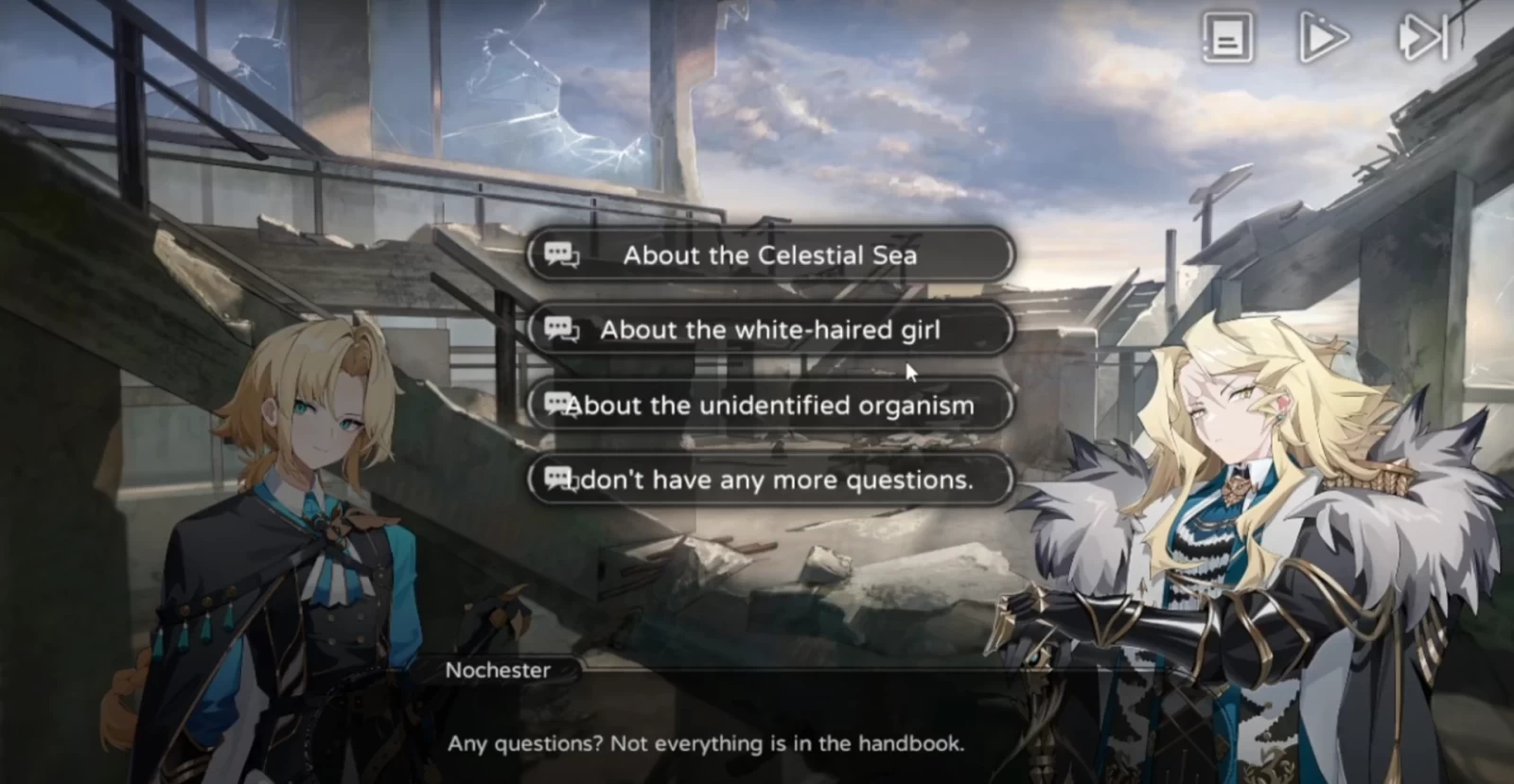Choose 'About the white-haired girl' option
This screenshot has height=784, width=1514.
coord(769,330)
